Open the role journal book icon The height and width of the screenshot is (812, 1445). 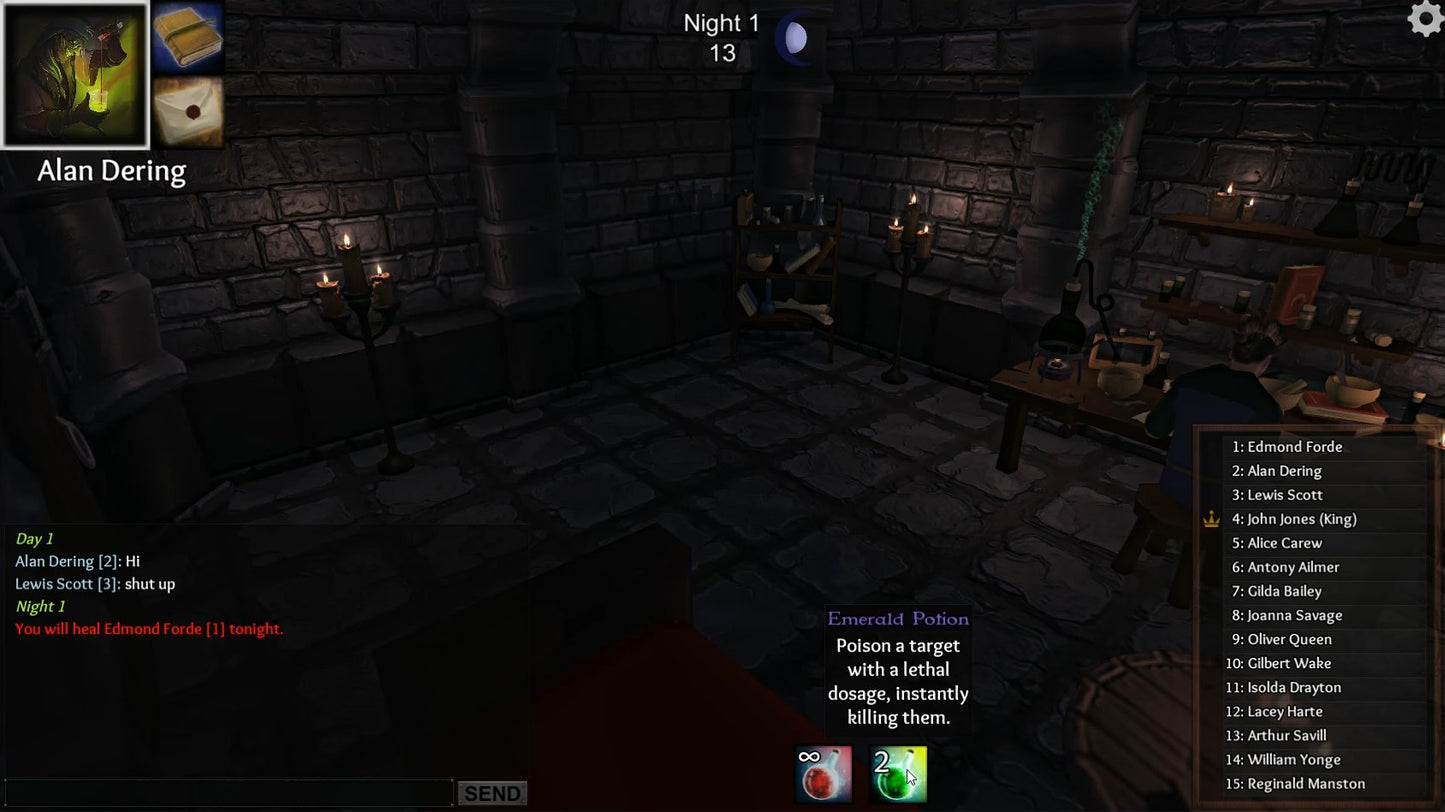(189, 40)
